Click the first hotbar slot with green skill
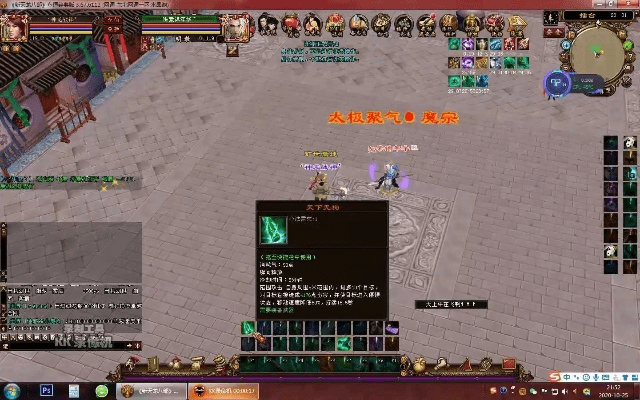 point(248,328)
